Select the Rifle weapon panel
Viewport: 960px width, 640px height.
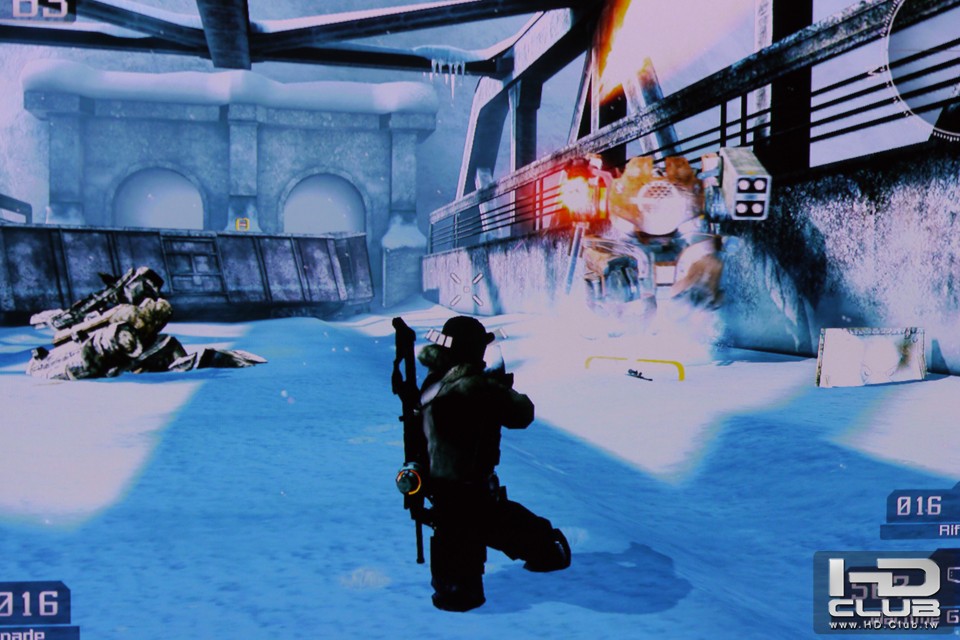(922, 514)
